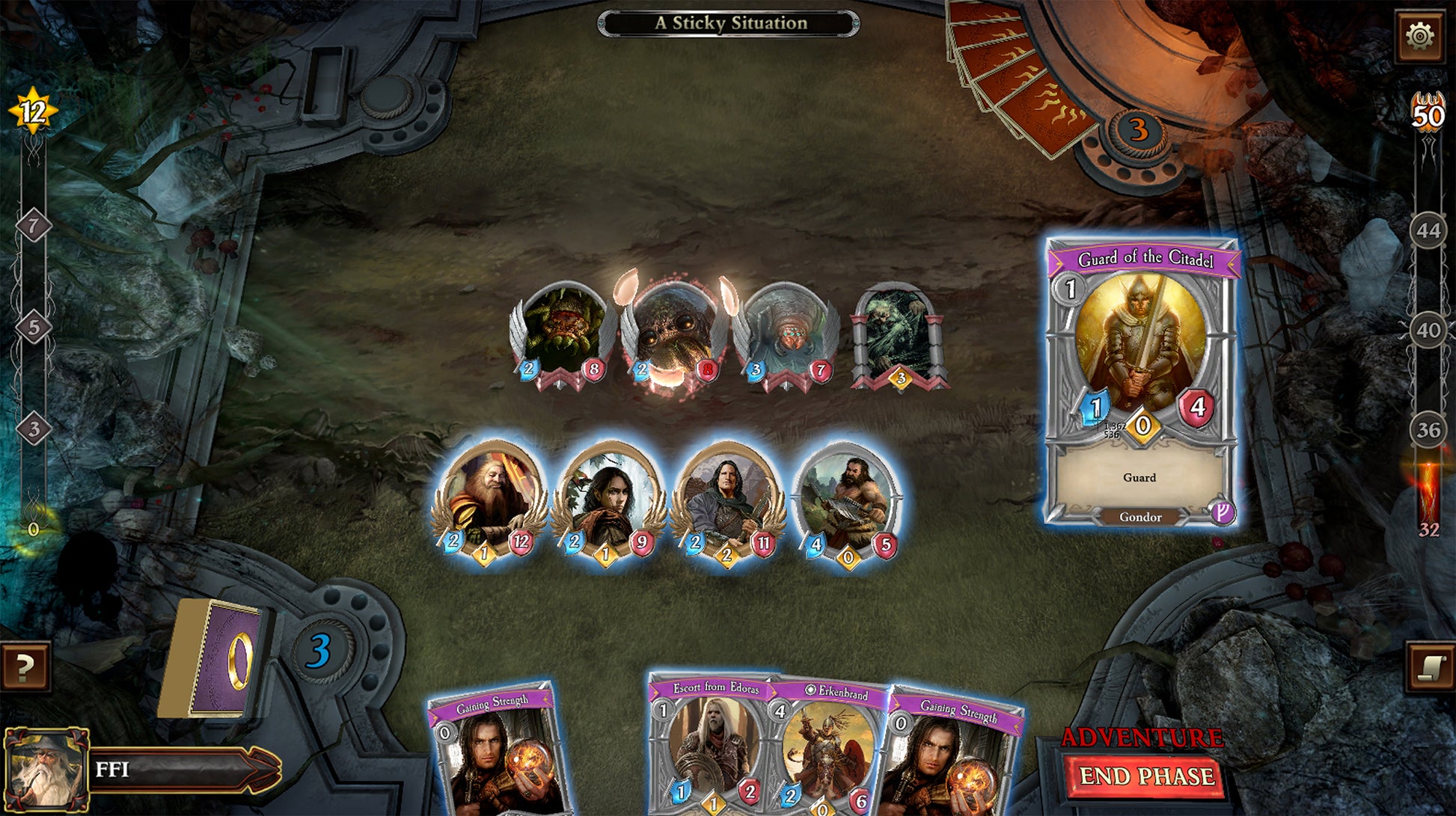1456x816 pixels.
Task: Select the red-bearded dwarf hero
Action: tap(489, 499)
